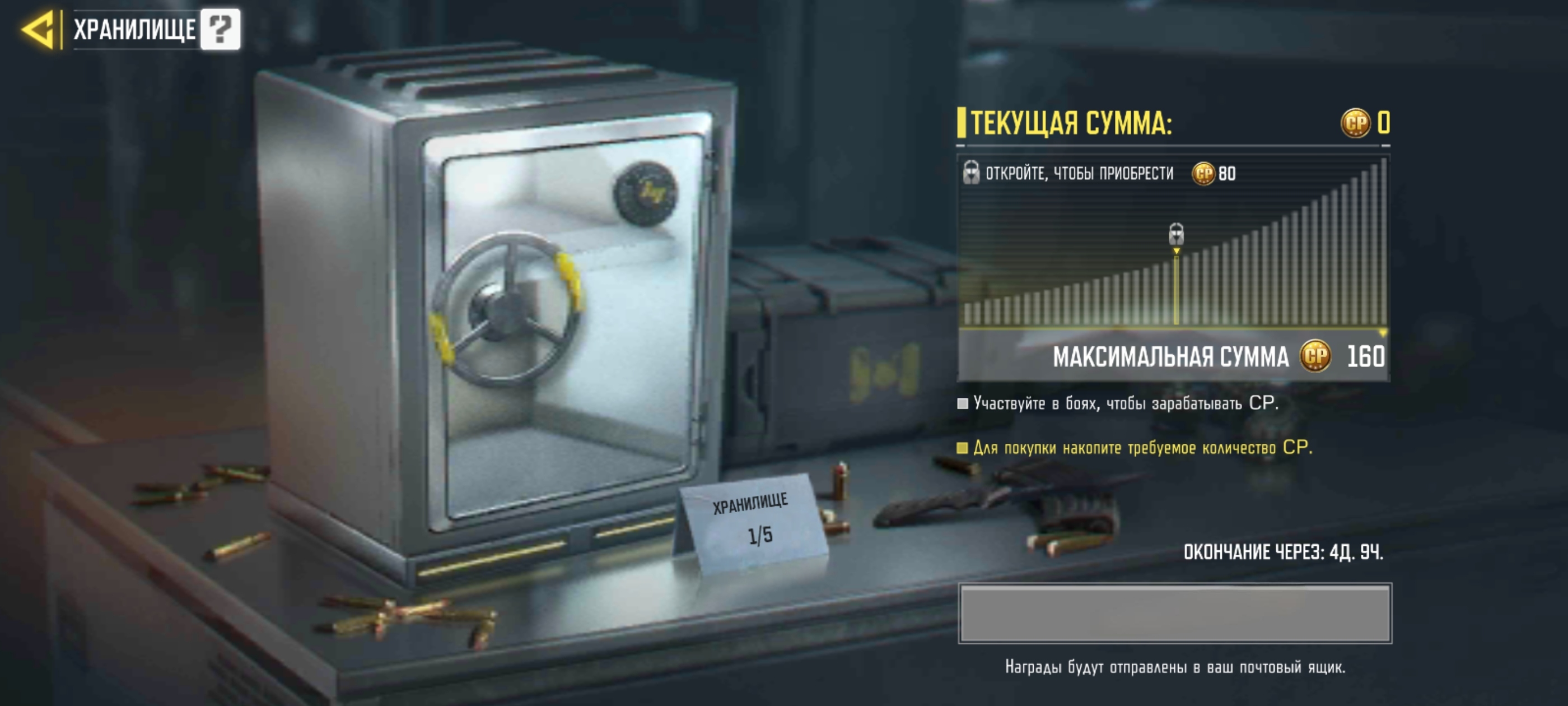Go back using the yellow arrow
1568x706 pixels.
coord(39,29)
